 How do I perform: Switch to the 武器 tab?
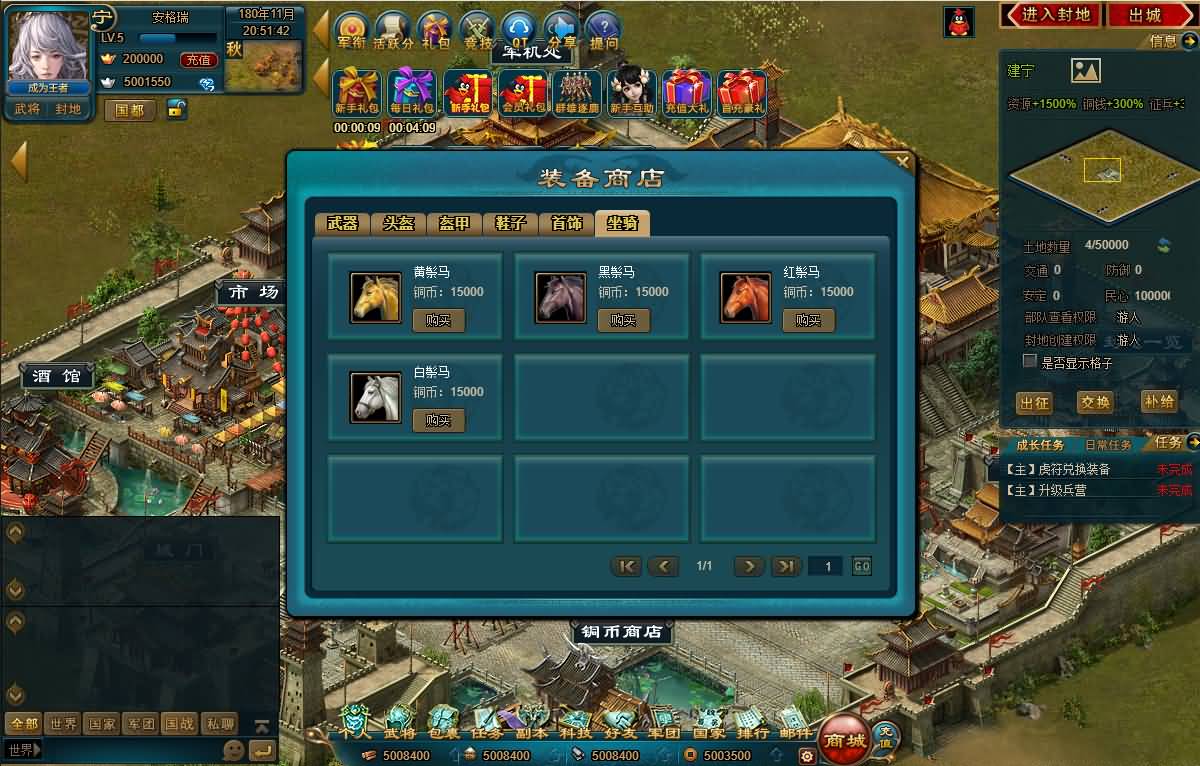point(342,224)
